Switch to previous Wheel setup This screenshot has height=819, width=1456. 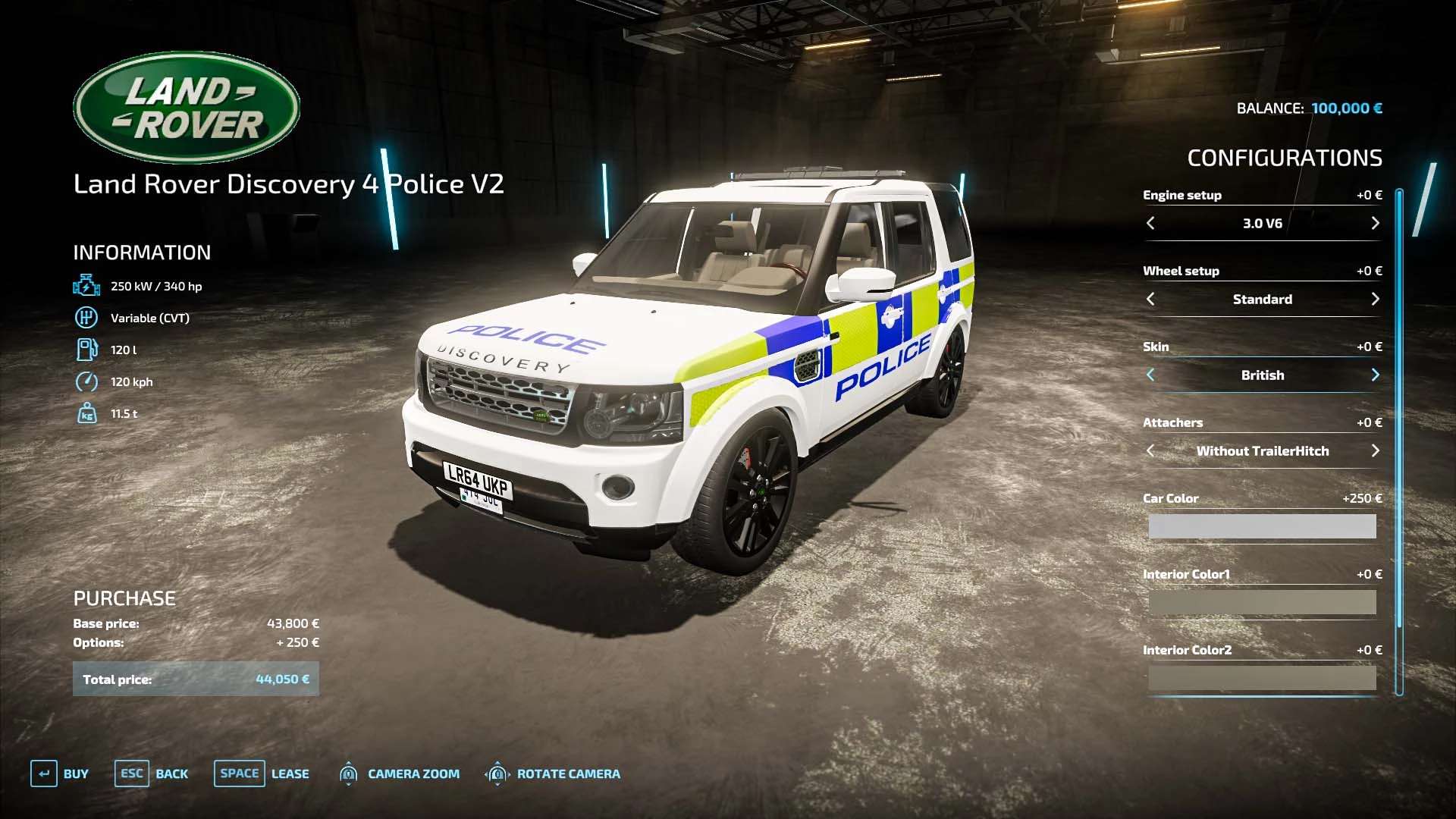click(x=1150, y=299)
